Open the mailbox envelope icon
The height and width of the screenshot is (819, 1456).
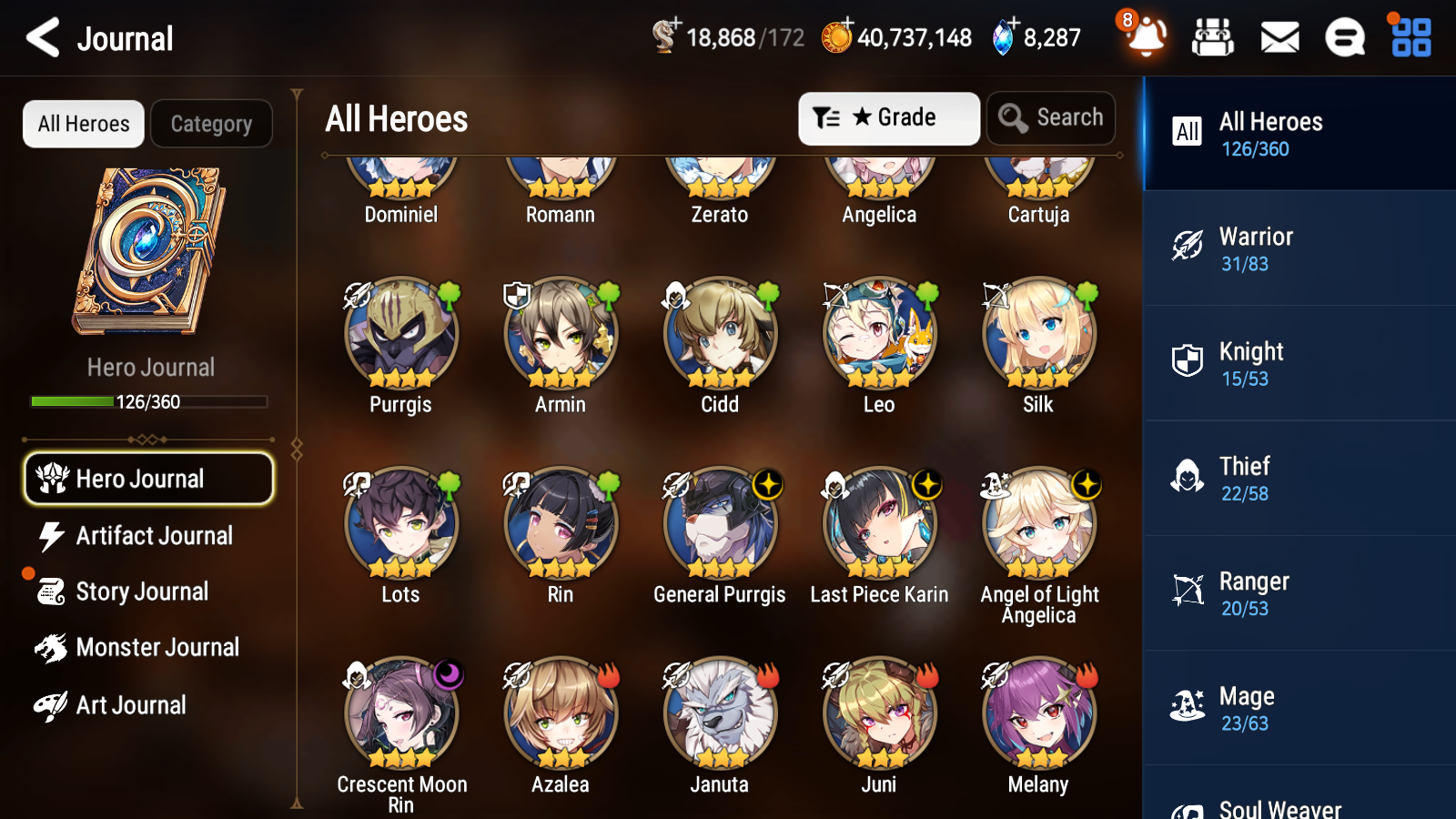1279,38
